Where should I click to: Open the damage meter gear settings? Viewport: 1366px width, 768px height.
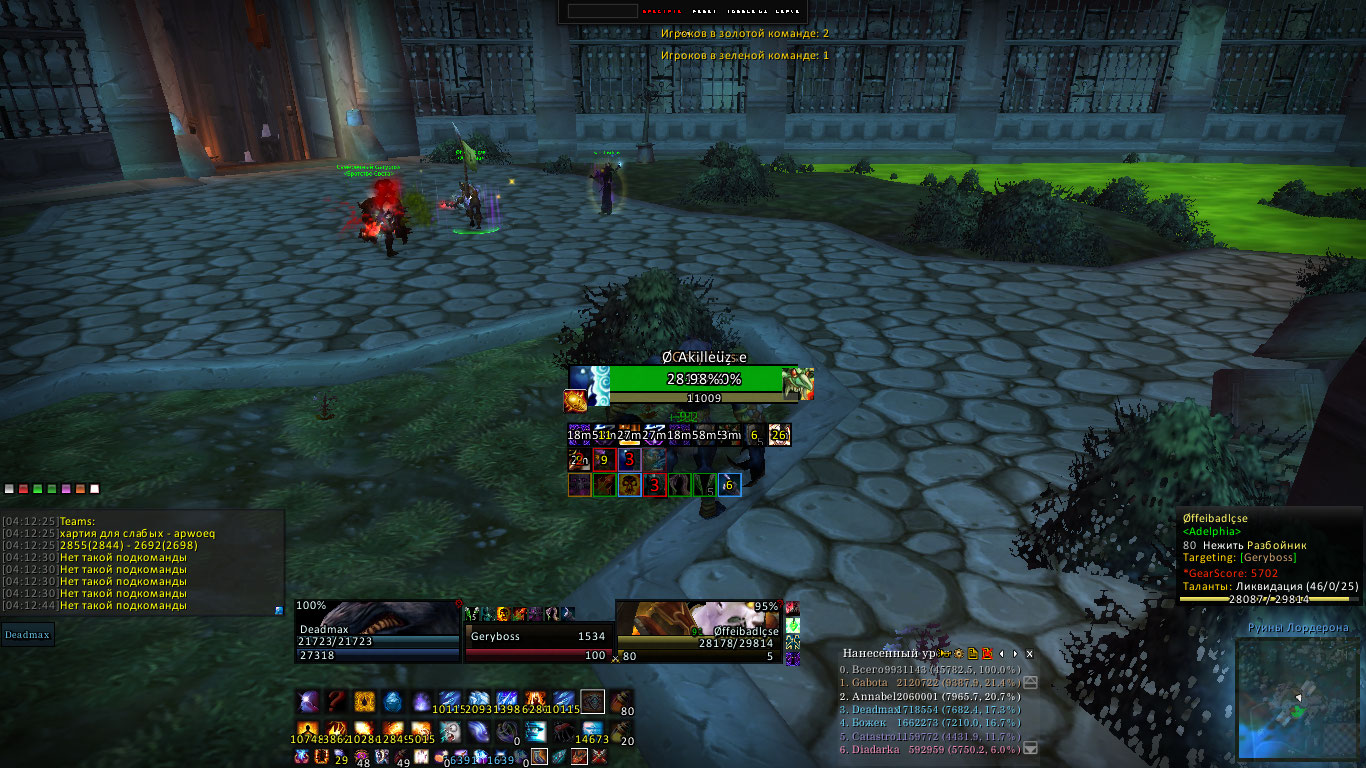click(958, 653)
